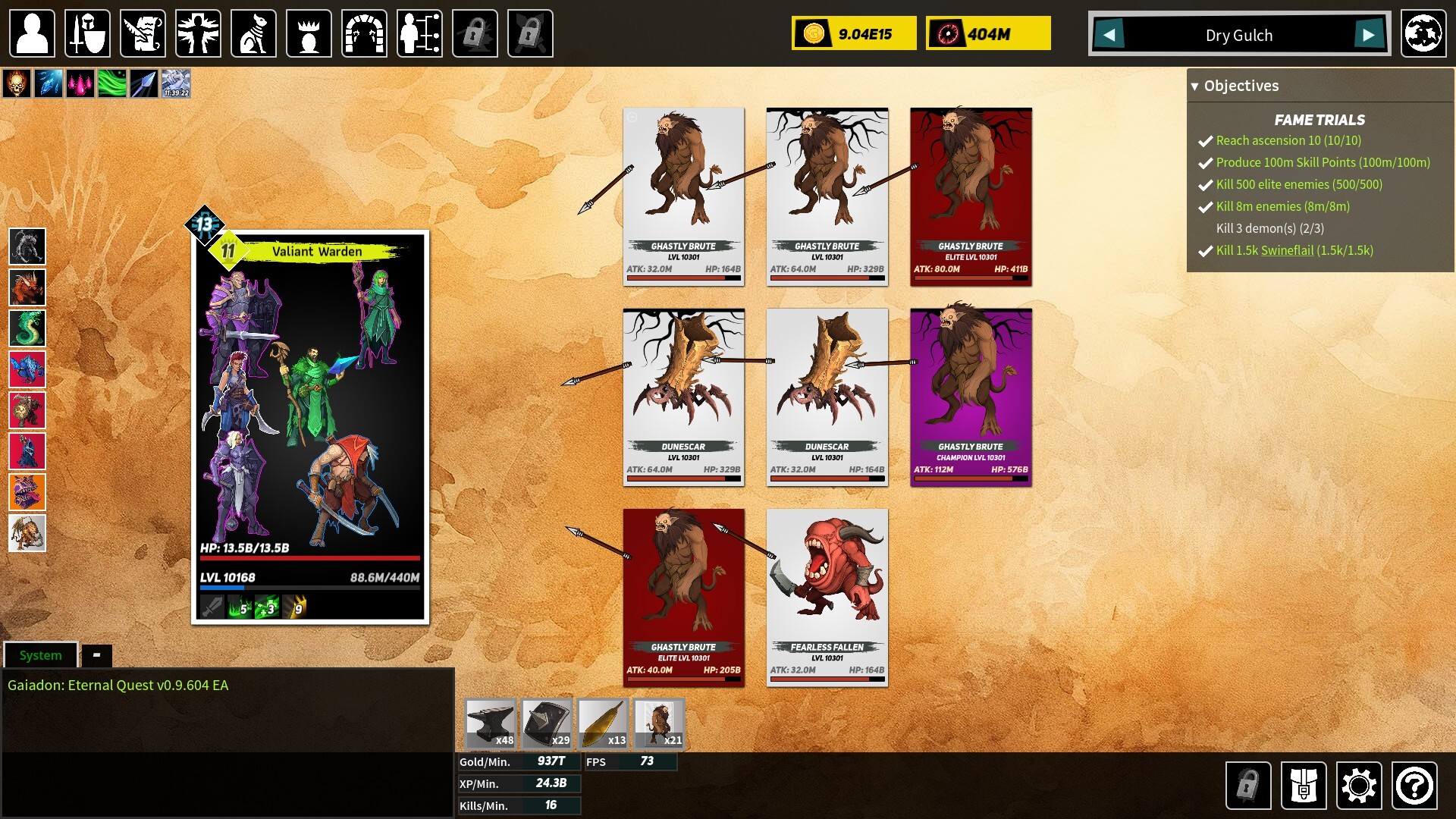Open the cat pet menu
The width and height of the screenshot is (1456, 819).
tap(253, 33)
